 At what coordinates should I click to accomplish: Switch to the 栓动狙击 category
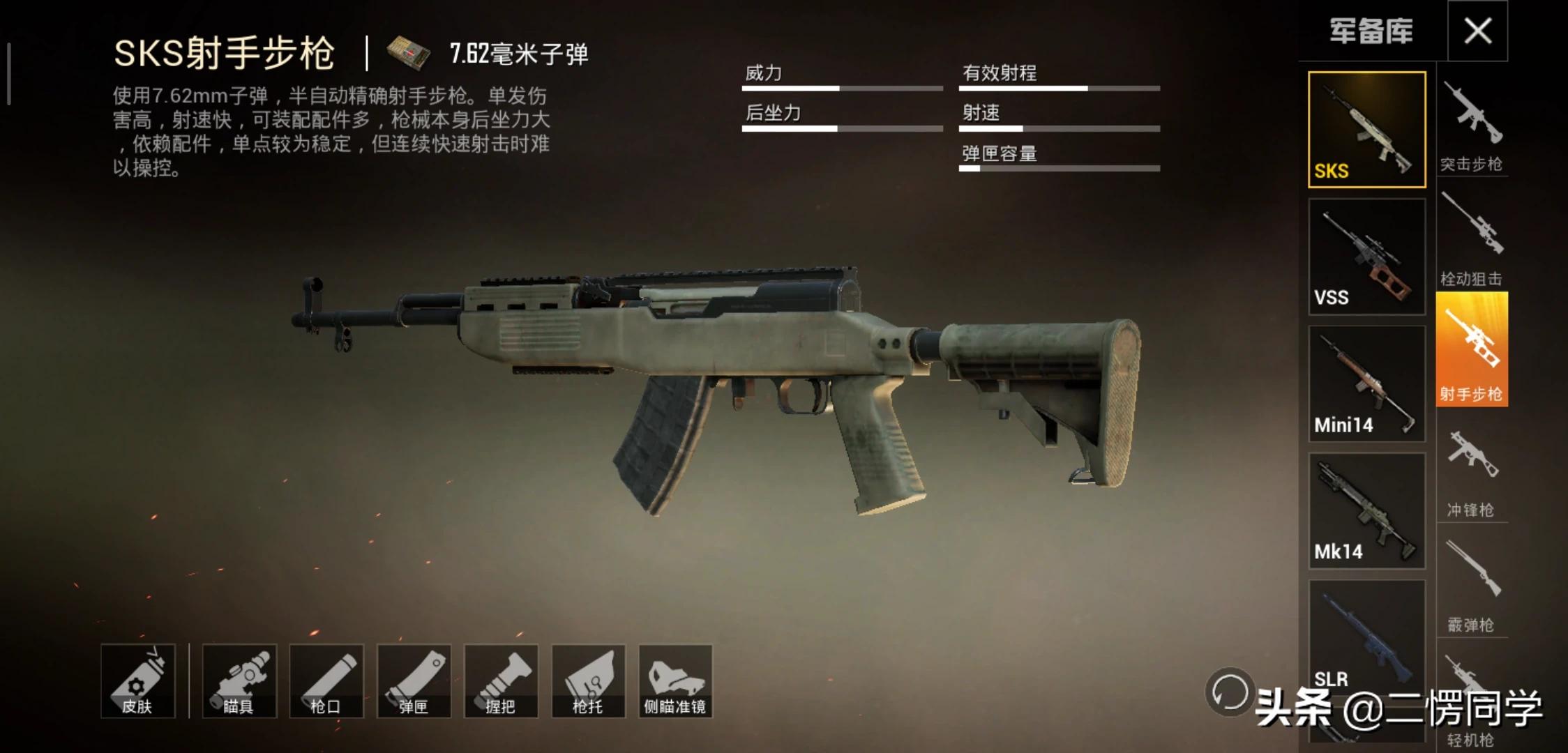(x=1472, y=241)
